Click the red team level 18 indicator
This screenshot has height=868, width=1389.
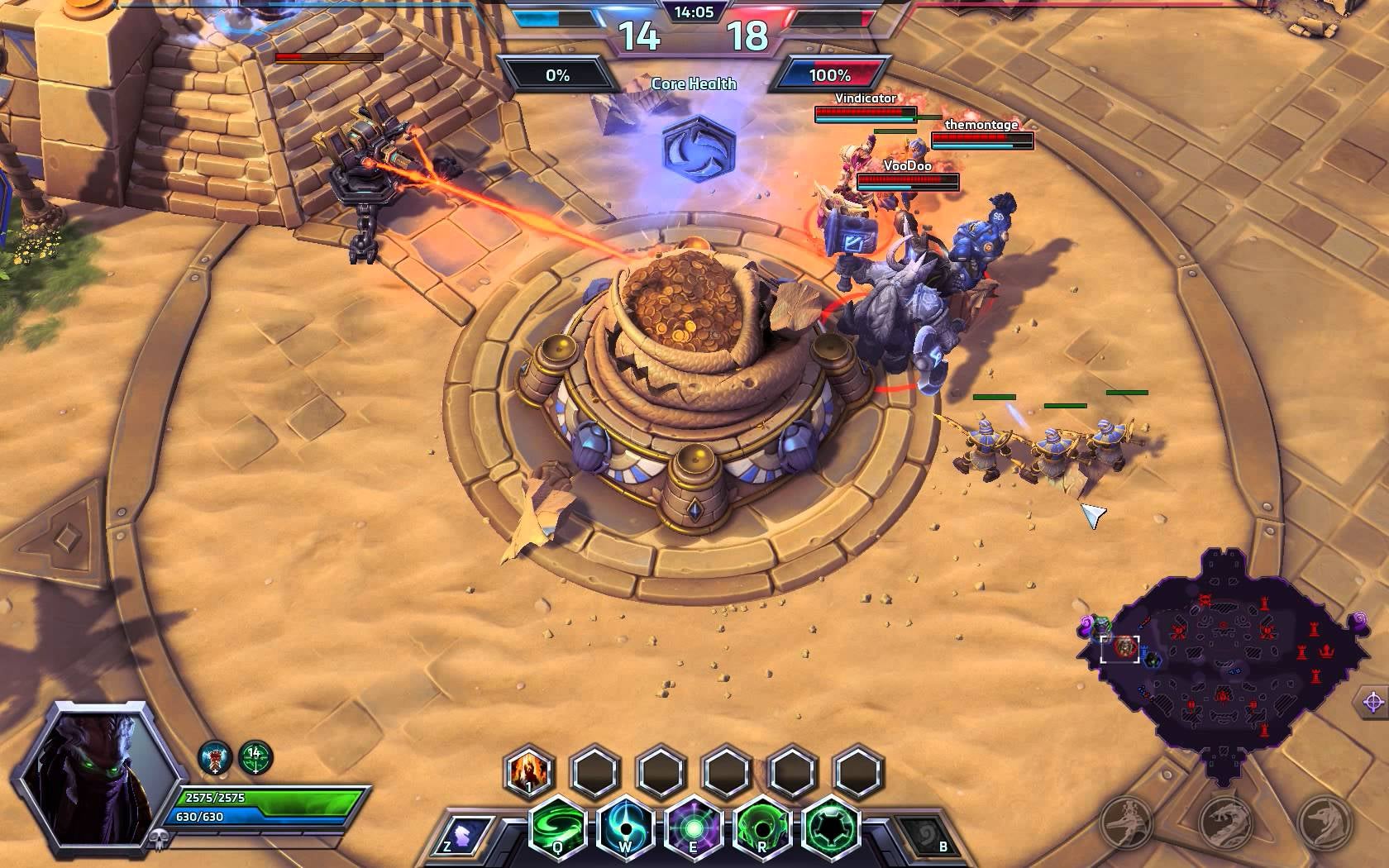(747, 36)
